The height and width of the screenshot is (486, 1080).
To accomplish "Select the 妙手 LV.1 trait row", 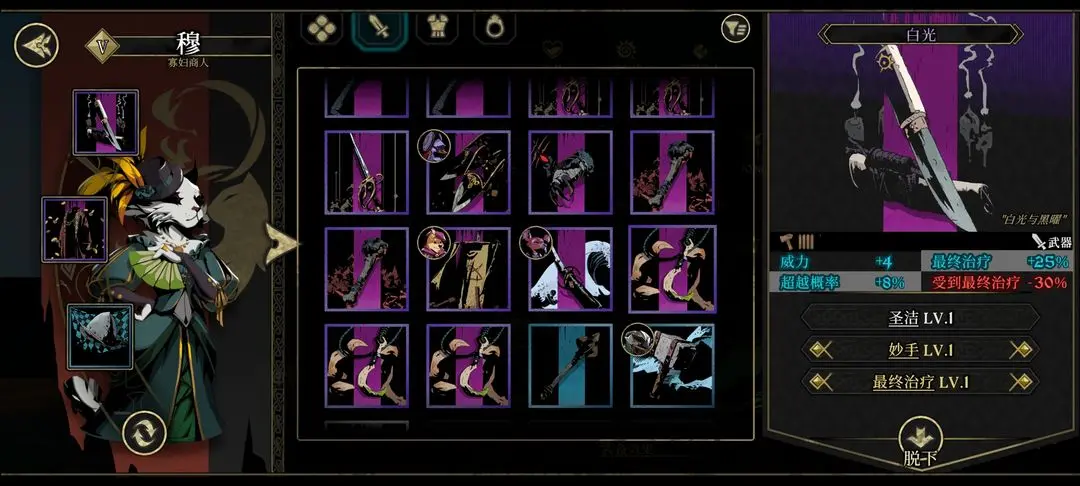I will coord(921,350).
